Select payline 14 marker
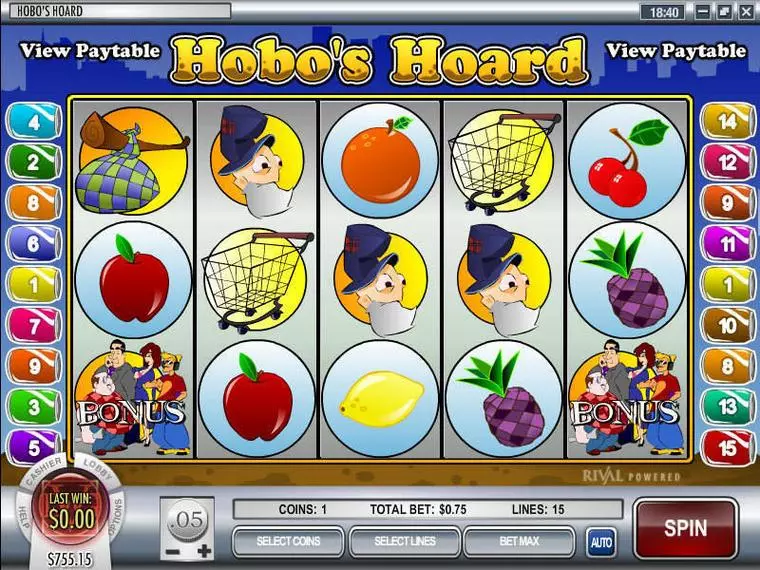This screenshot has height=570, width=760. pos(726,121)
